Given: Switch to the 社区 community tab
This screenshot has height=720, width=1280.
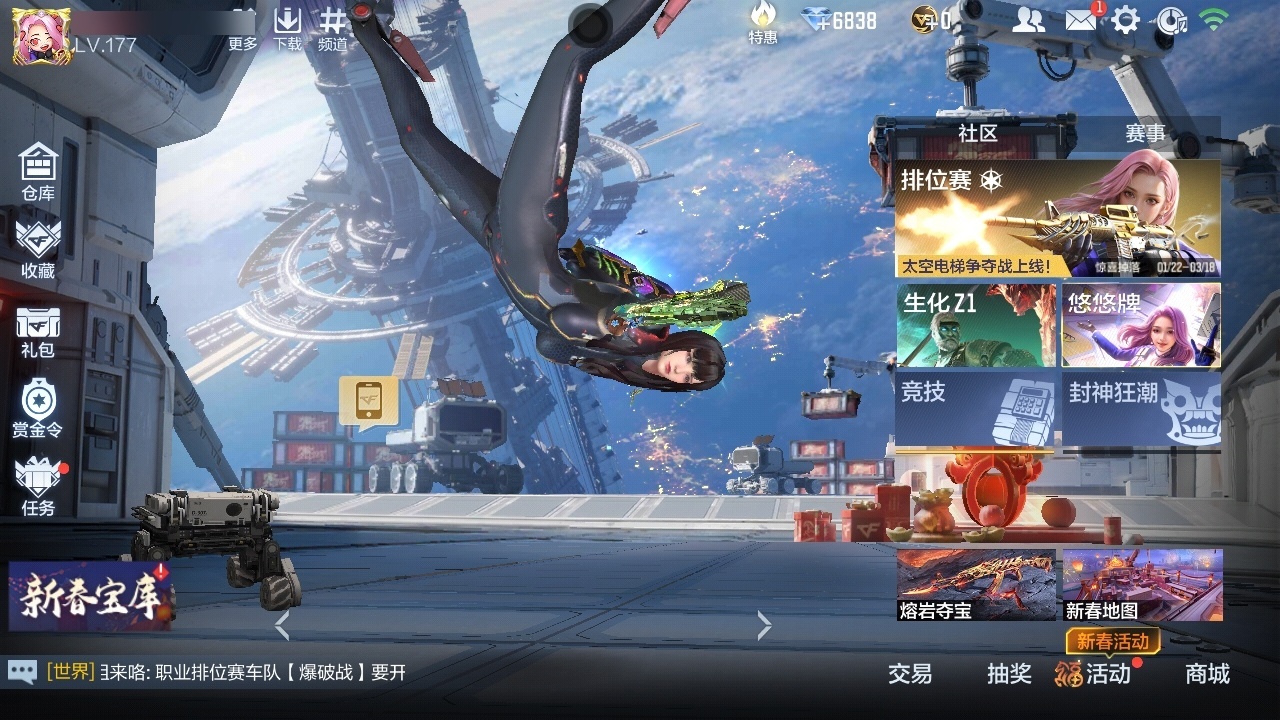Looking at the screenshot, I should coord(977,133).
